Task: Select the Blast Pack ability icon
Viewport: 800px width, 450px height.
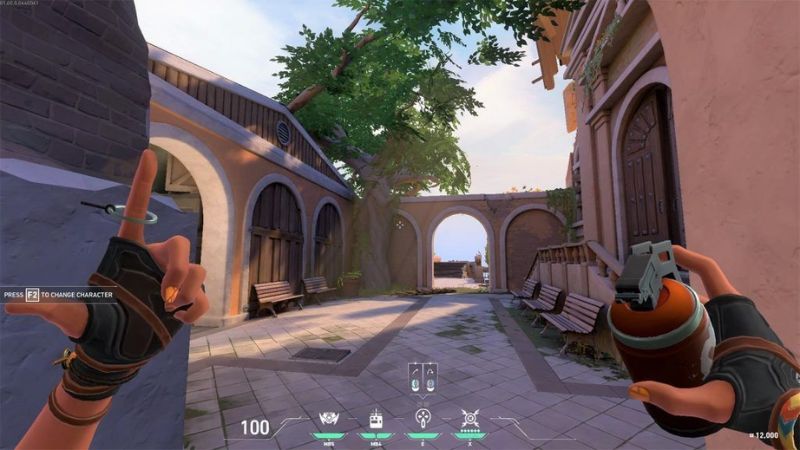Action: [325, 419]
